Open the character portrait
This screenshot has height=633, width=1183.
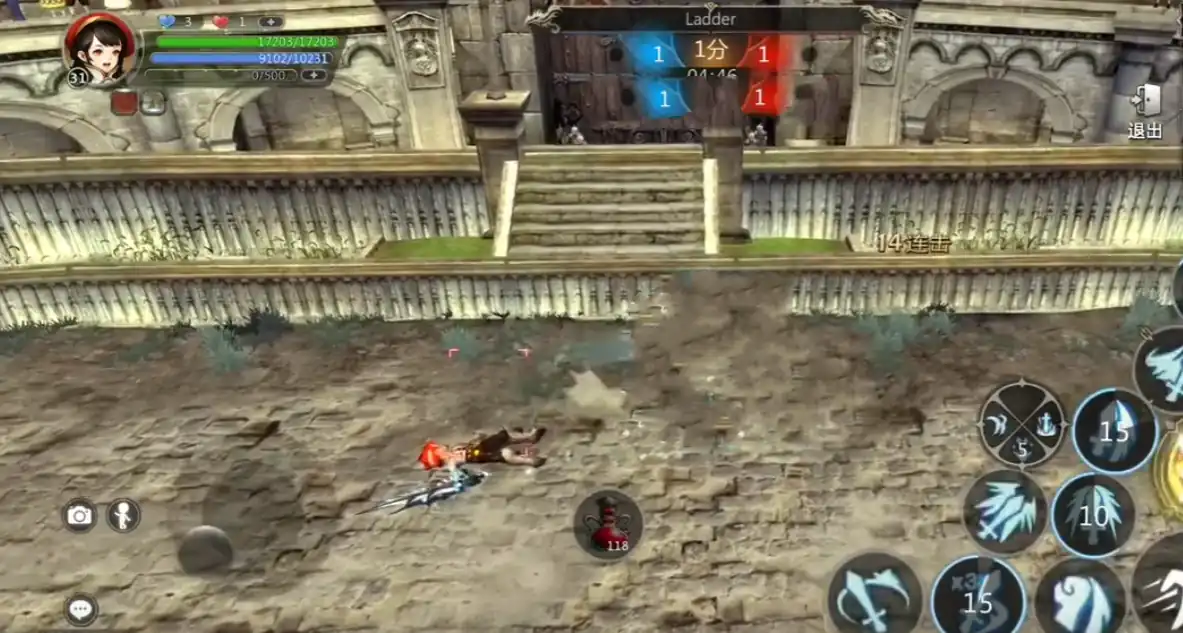tap(100, 47)
